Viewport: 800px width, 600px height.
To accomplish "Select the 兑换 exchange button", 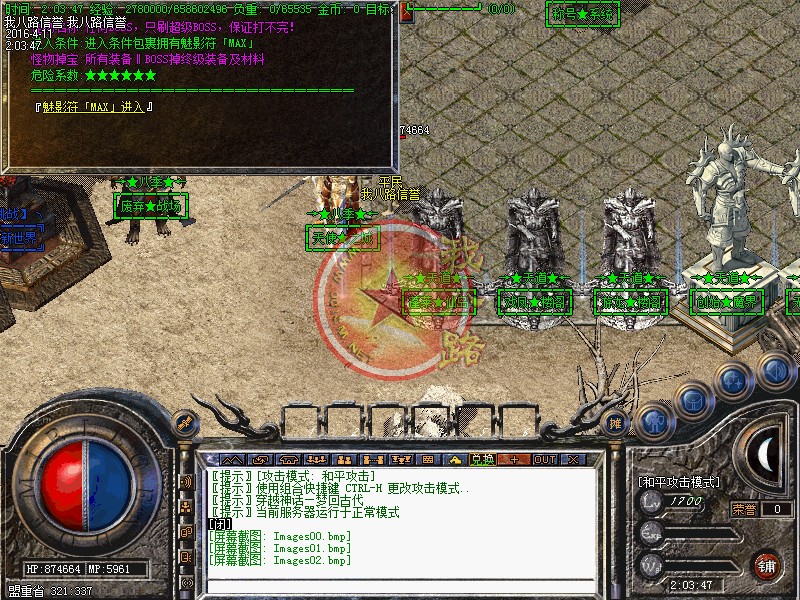I will [482, 459].
